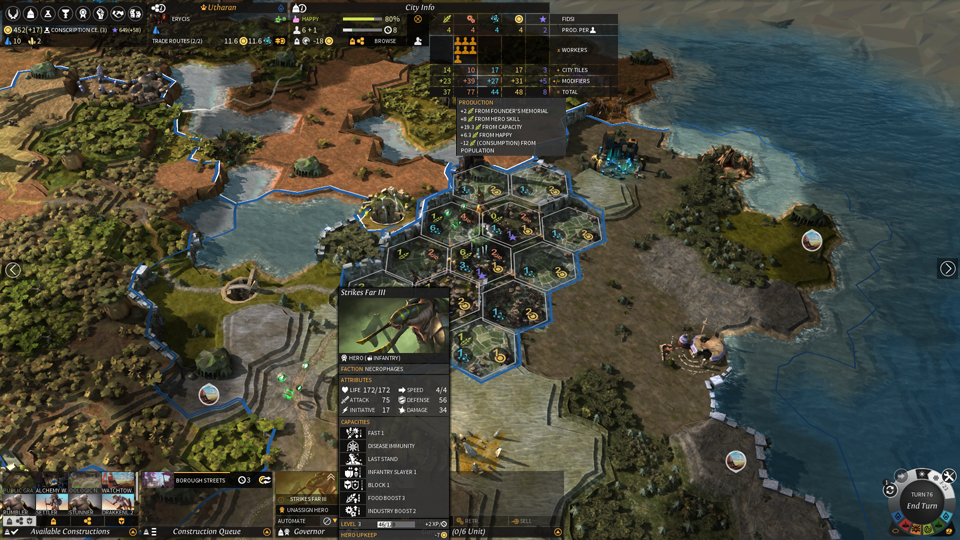Viewport: 960px width, 540px height.
Task: End the current turn
Action: 920,505
